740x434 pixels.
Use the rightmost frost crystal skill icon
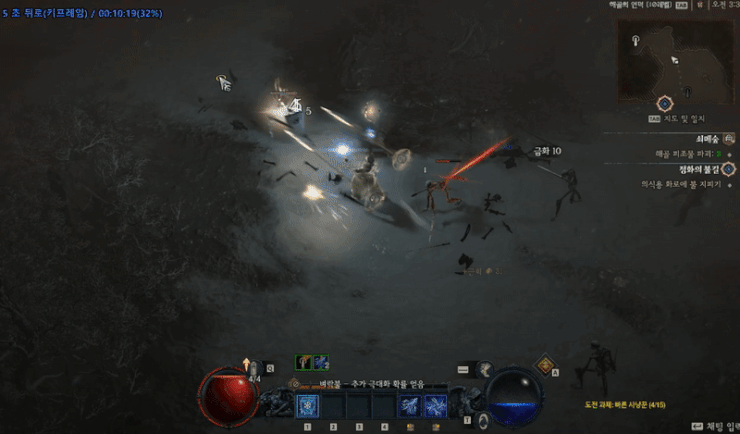[435, 406]
